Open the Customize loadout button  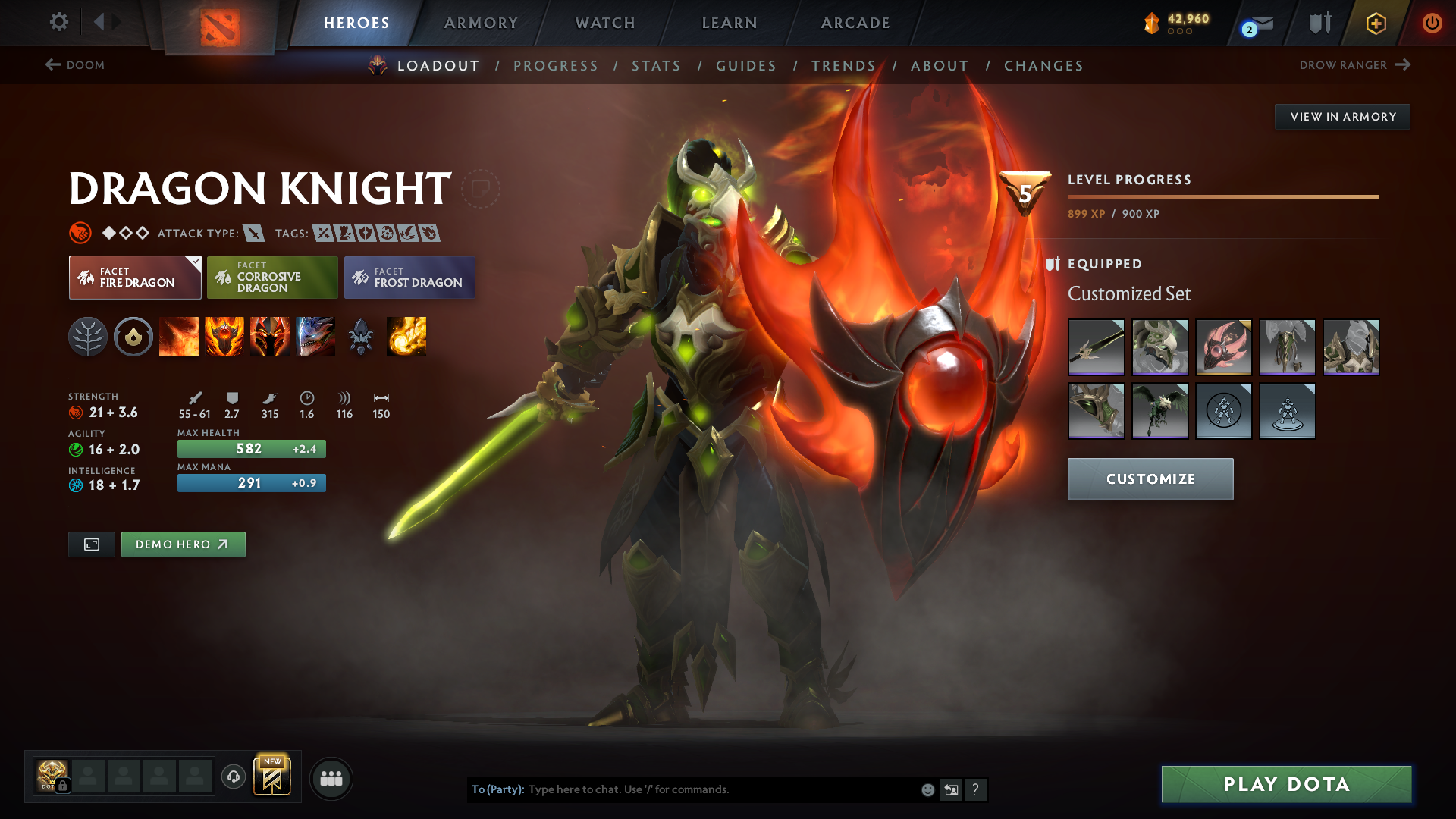[1150, 479]
